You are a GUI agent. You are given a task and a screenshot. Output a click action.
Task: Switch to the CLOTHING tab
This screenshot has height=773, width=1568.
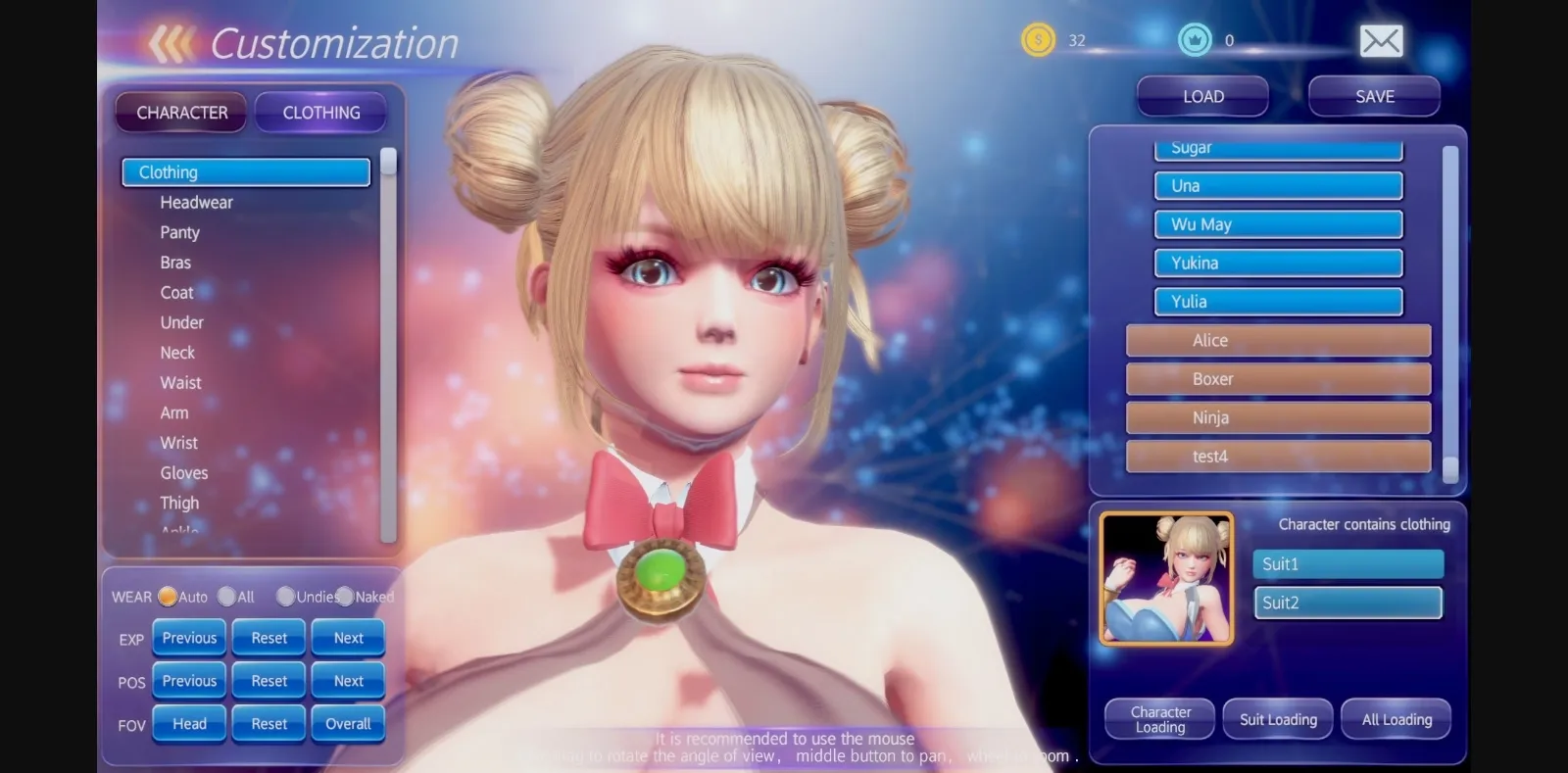[320, 113]
